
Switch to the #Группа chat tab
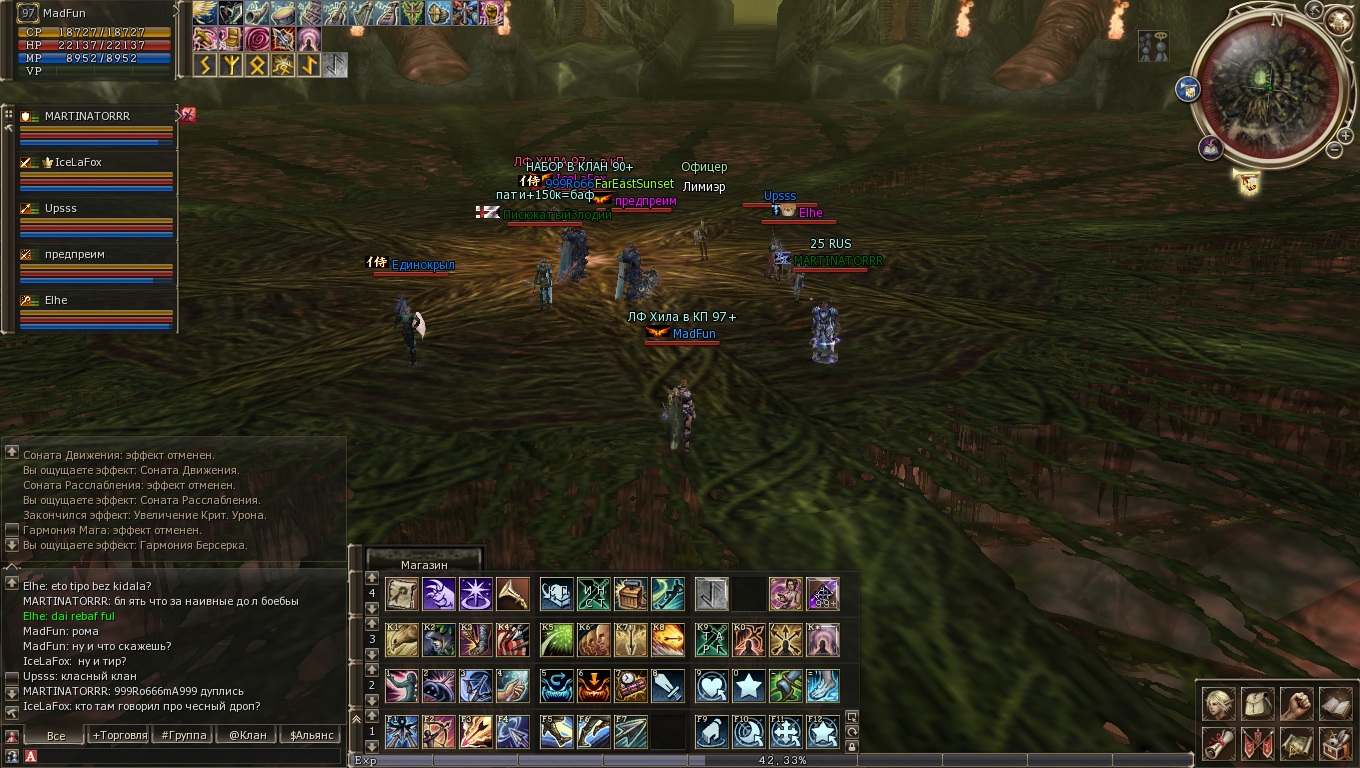(184, 735)
